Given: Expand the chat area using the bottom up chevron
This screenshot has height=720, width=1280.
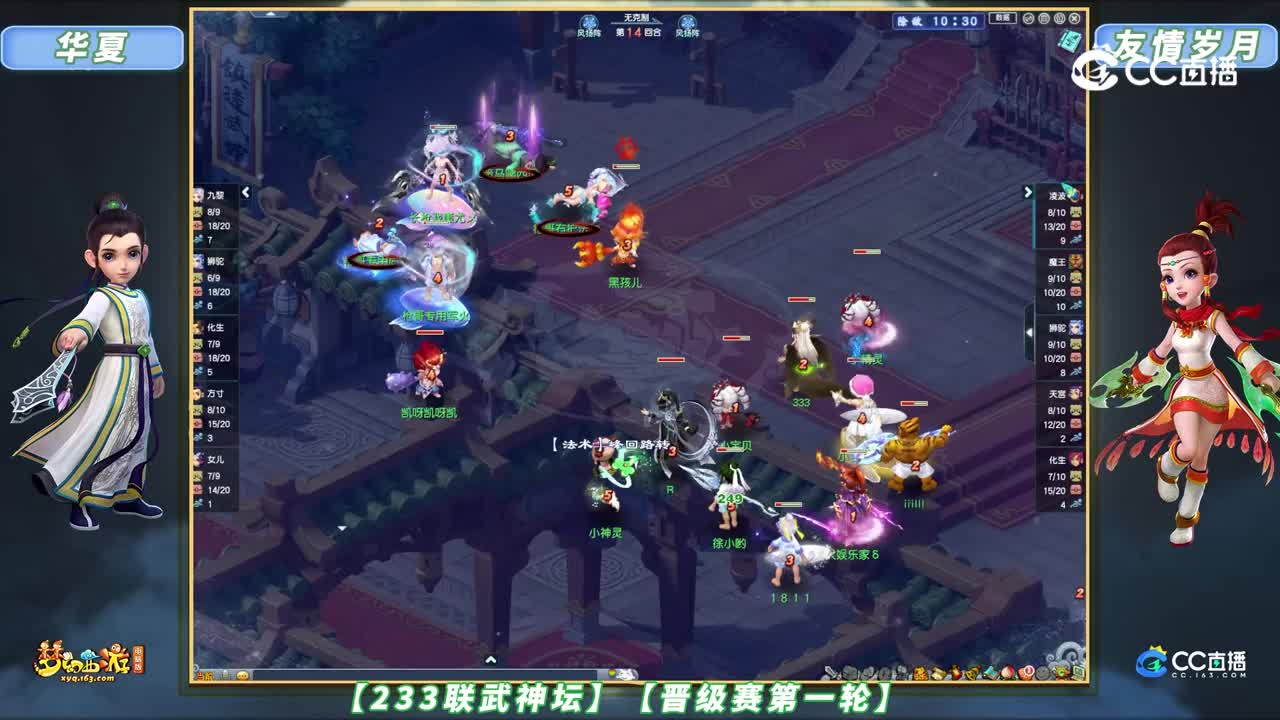Looking at the screenshot, I should coord(491,659).
